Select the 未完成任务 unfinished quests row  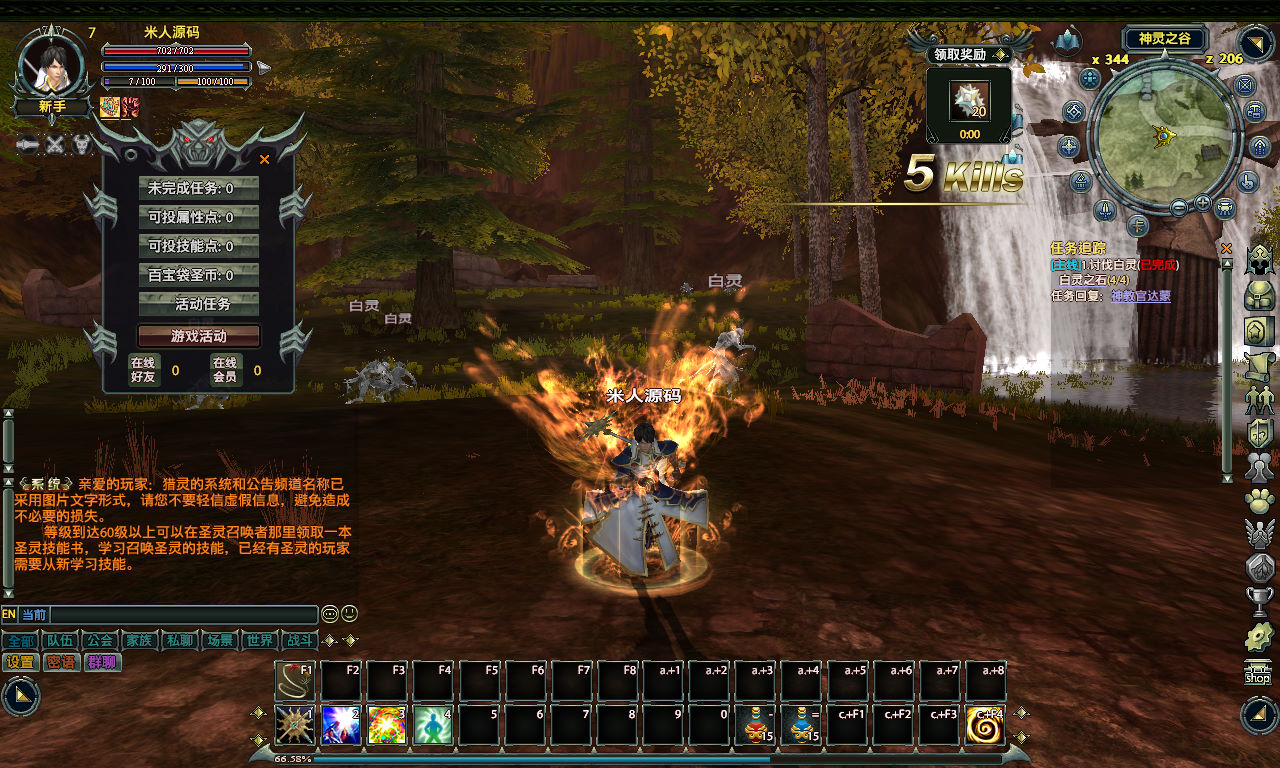pyautogui.click(x=198, y=188)
